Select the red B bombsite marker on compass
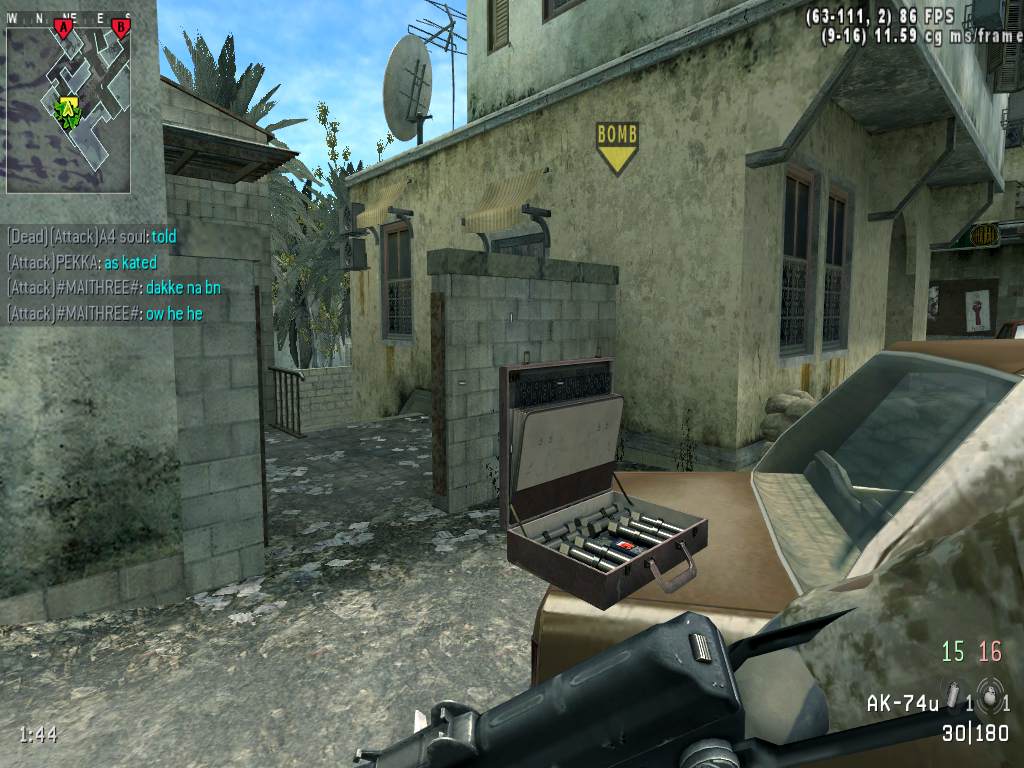 tap(121, 28)
